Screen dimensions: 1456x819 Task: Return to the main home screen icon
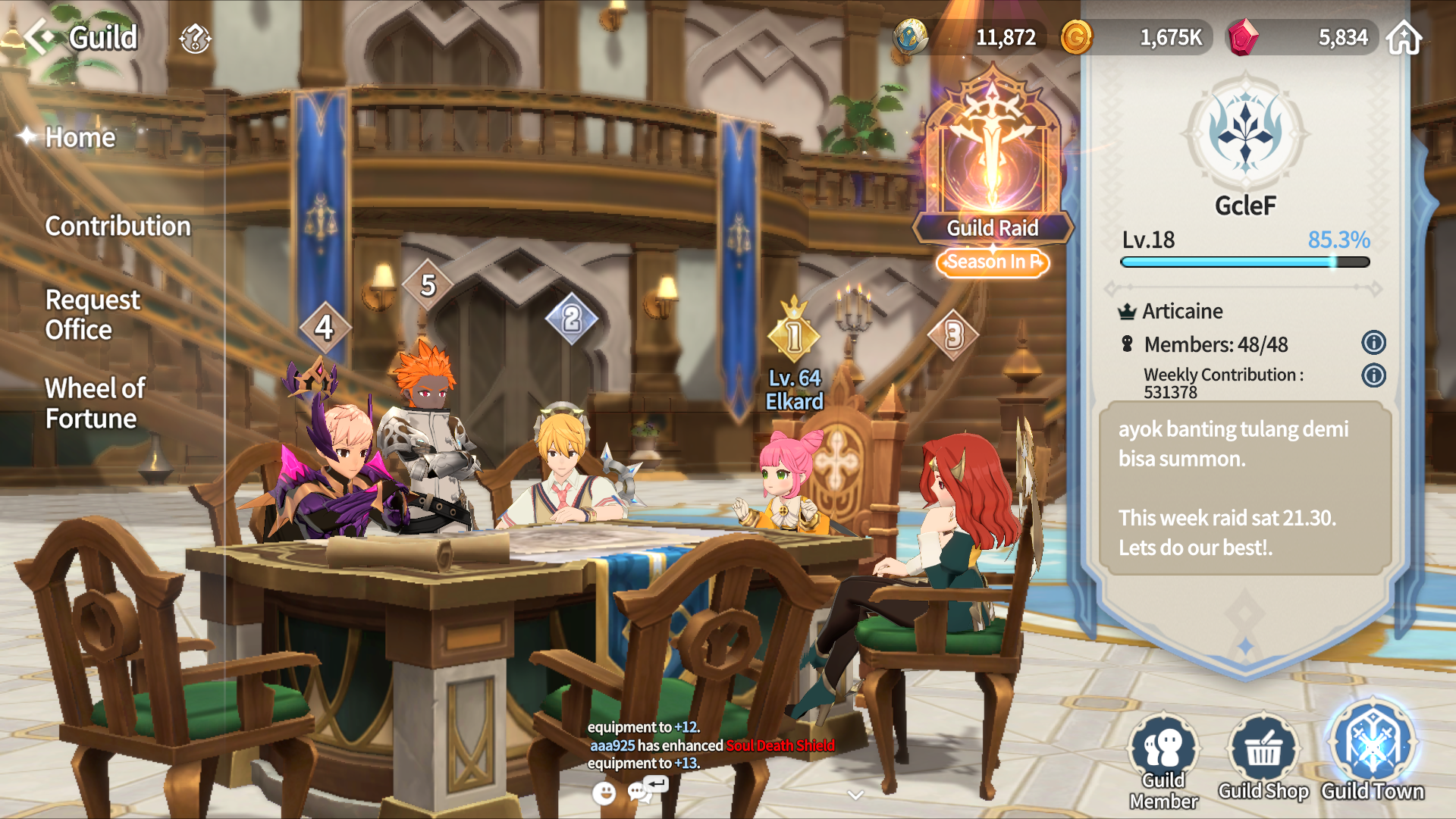pyautogui.click(x=1404, y=37)
